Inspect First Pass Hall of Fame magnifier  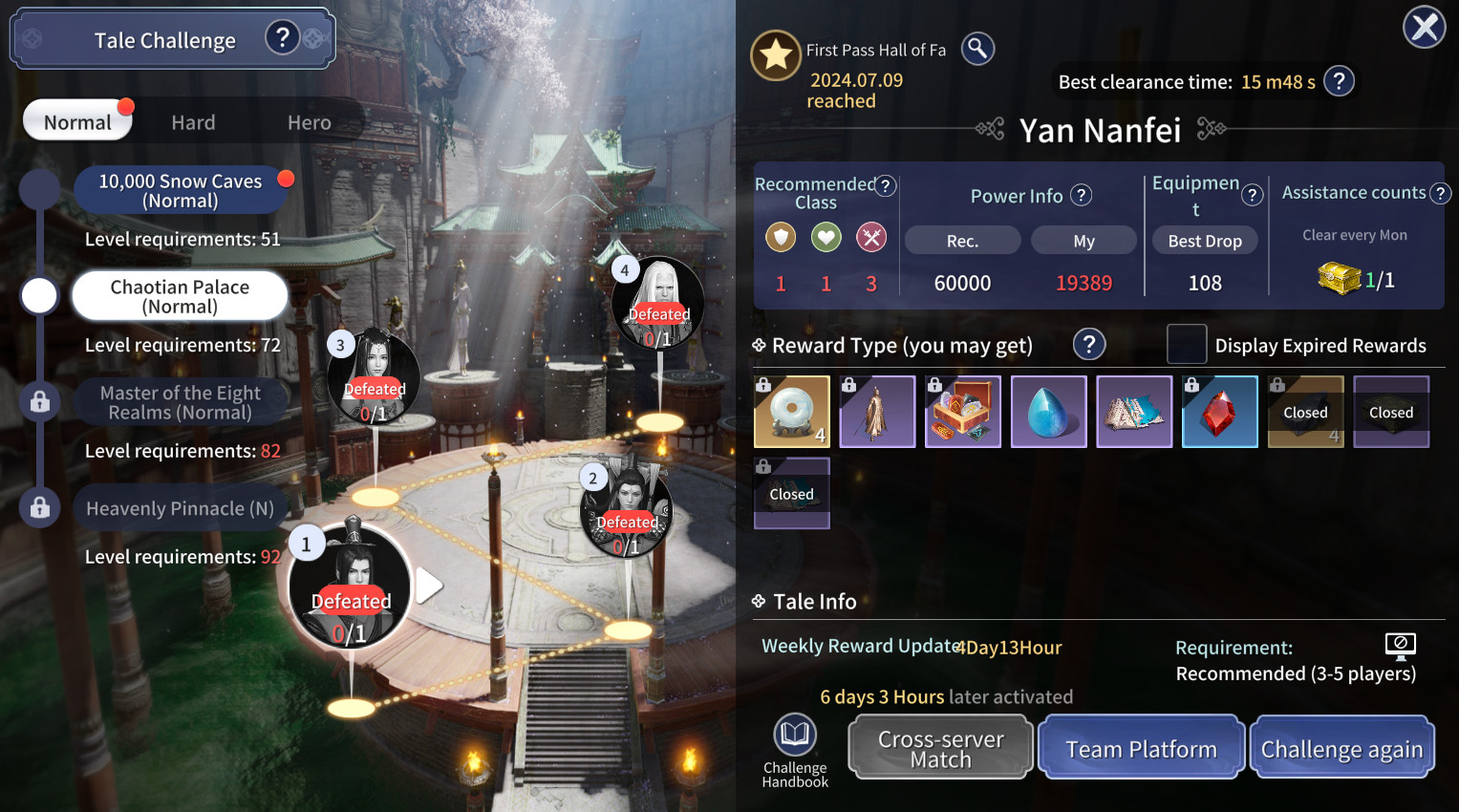(977, 49)
